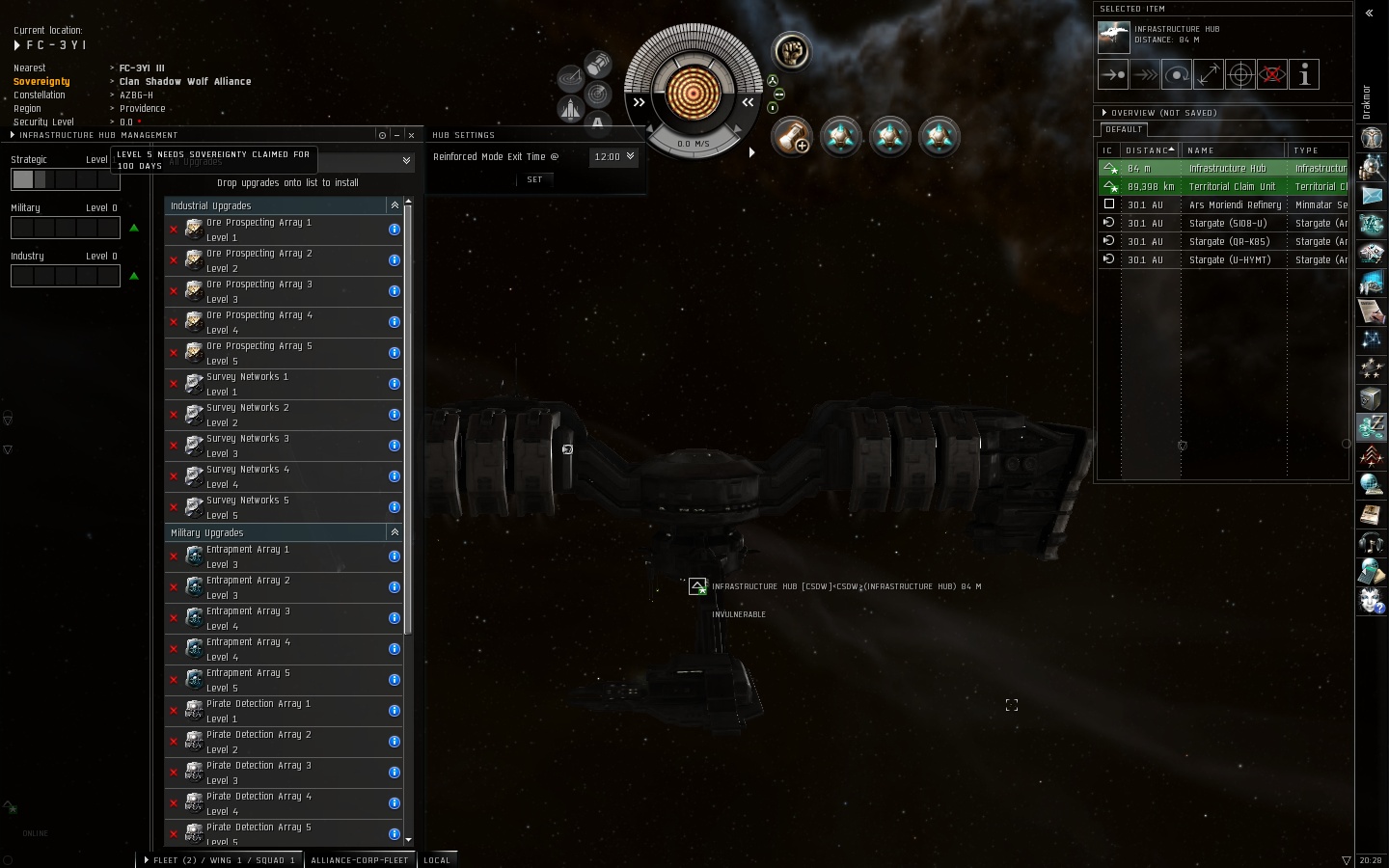Select the Territorial Claim Unit overview row
Screen dimensions: 1389x868
point(1231,187)
